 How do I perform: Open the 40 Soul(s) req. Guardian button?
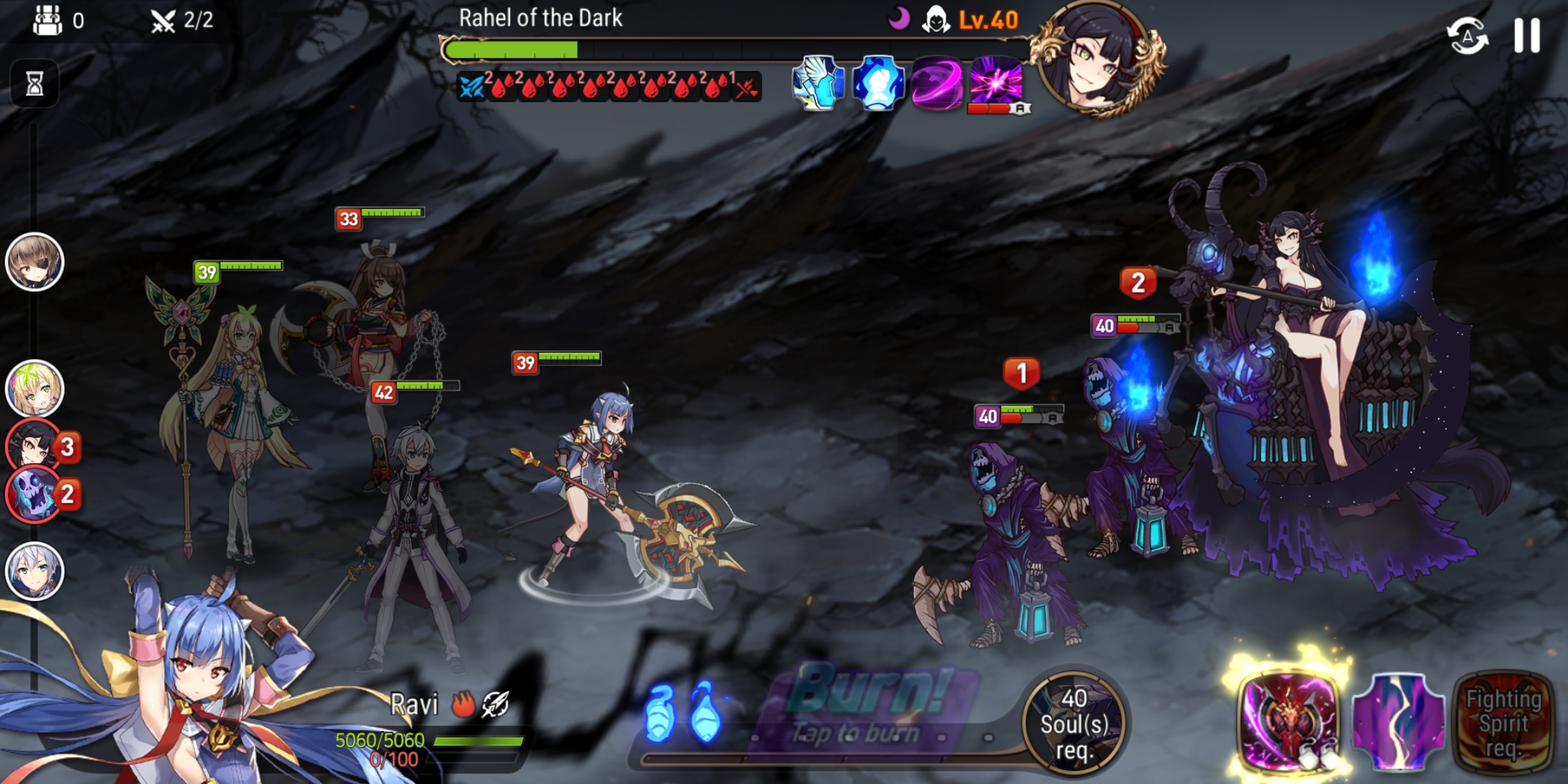[1074, 723]
